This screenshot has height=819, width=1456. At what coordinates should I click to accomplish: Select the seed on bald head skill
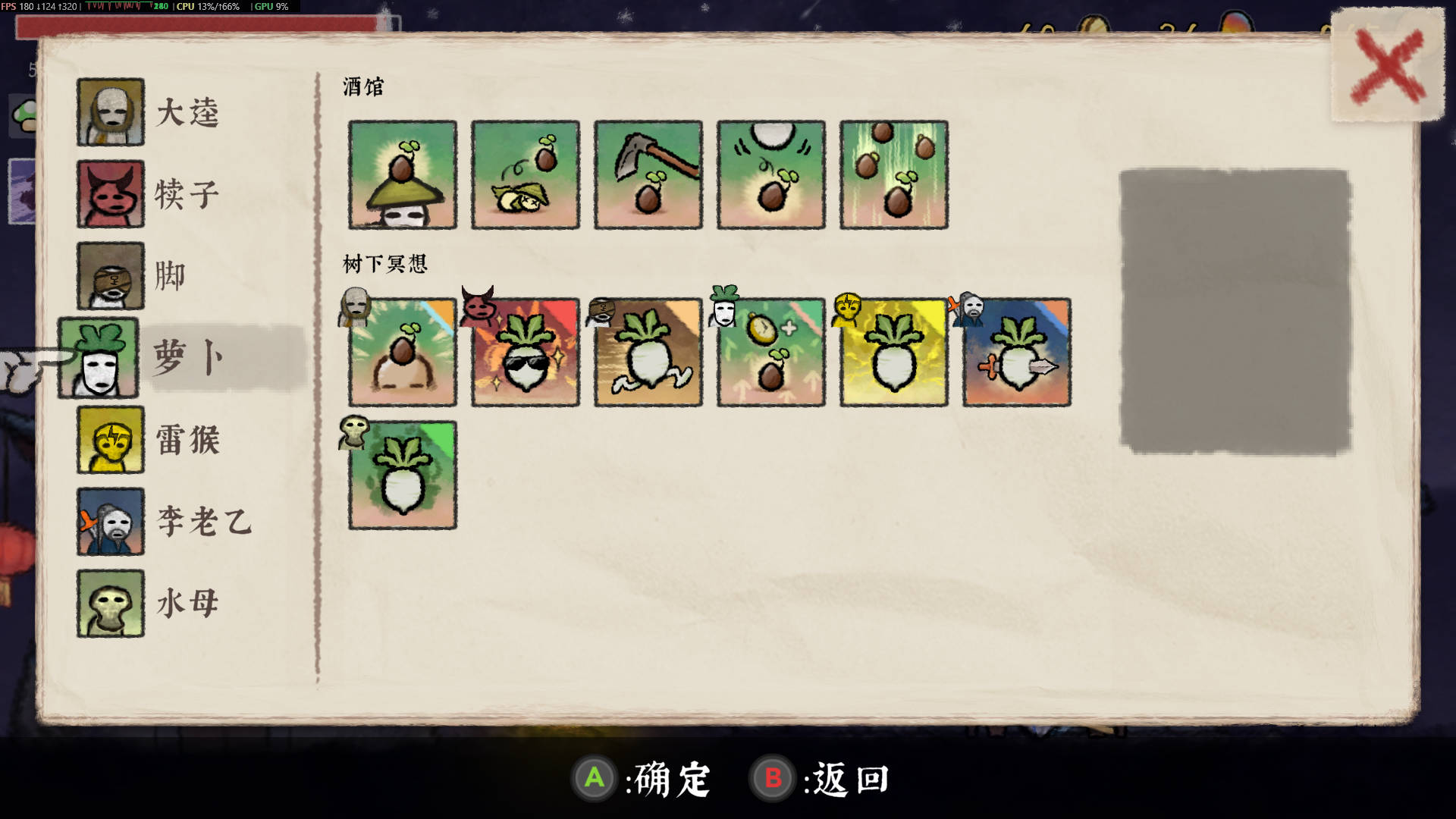click(403, 353)
